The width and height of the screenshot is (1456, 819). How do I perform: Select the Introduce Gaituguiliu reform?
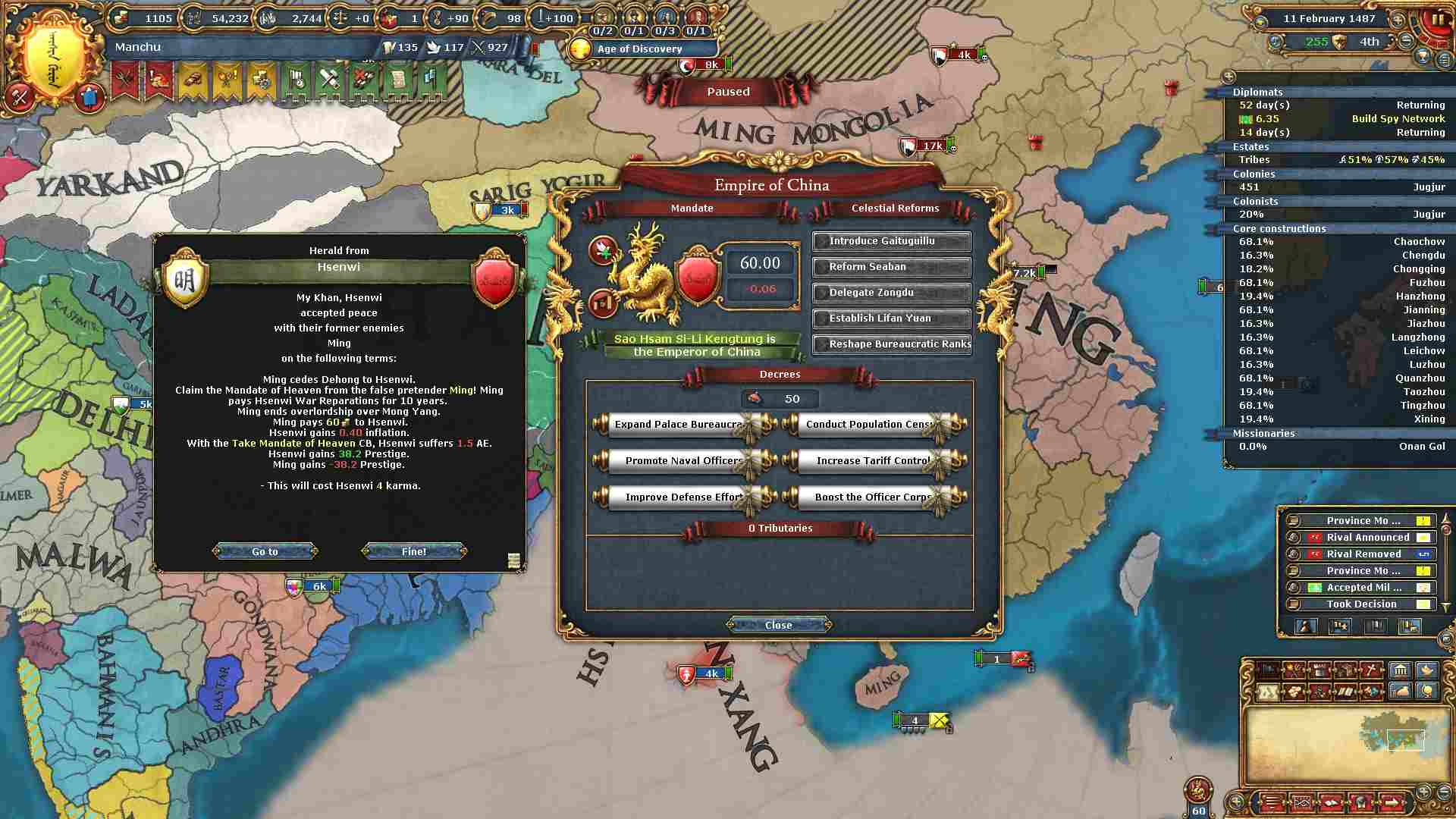(891, 241)
